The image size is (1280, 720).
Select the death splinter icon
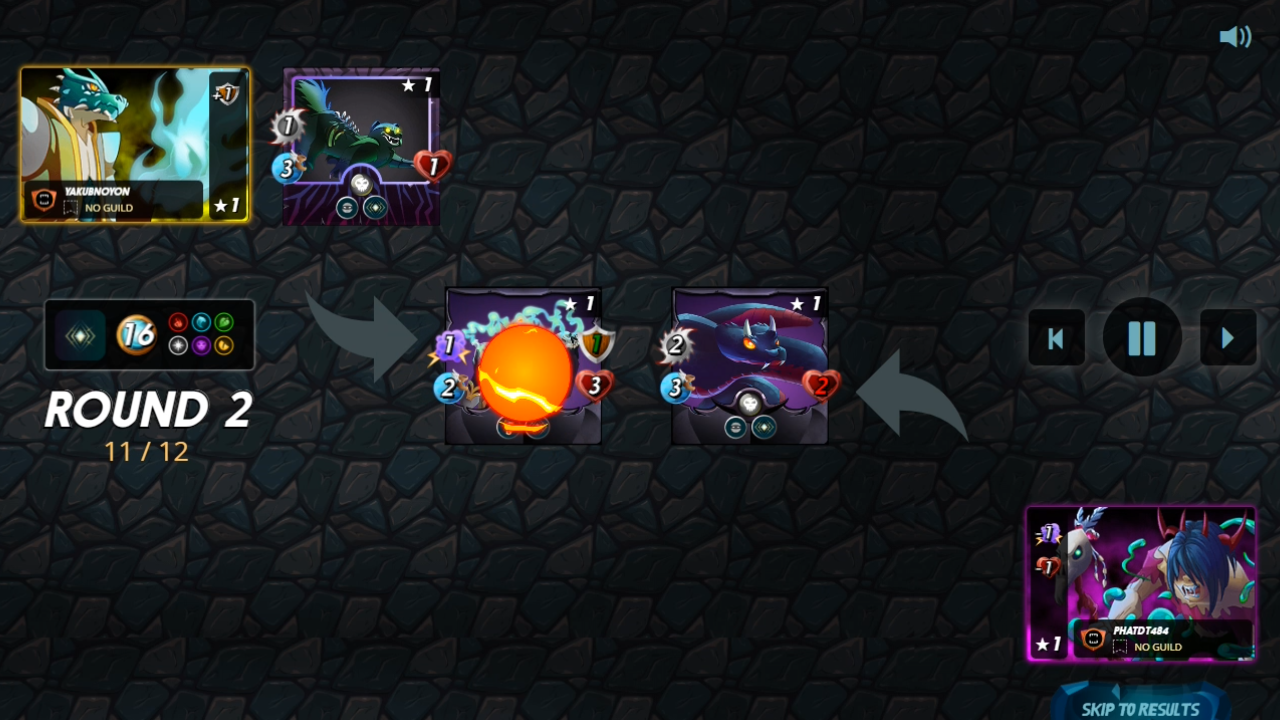coord(200,344)
